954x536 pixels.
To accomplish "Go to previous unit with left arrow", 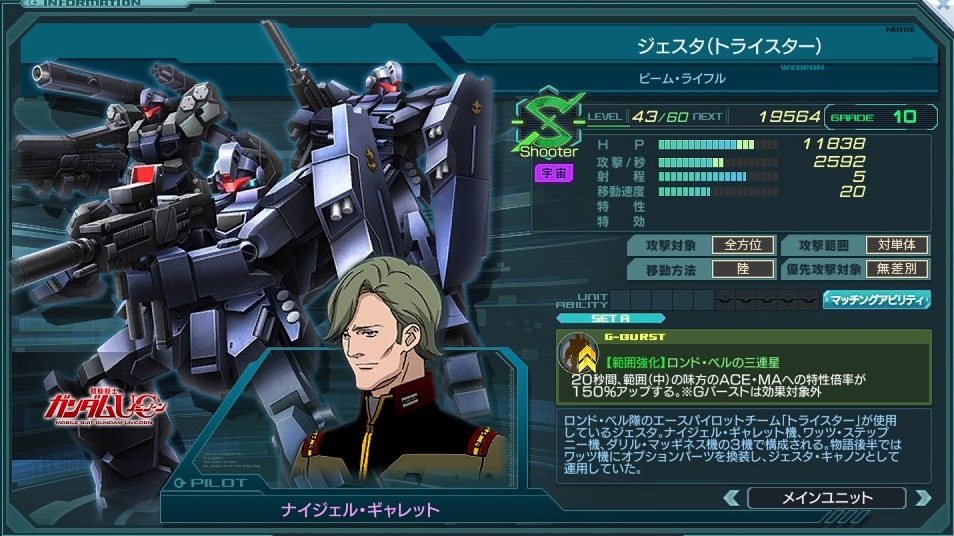I will coord(732,497).
